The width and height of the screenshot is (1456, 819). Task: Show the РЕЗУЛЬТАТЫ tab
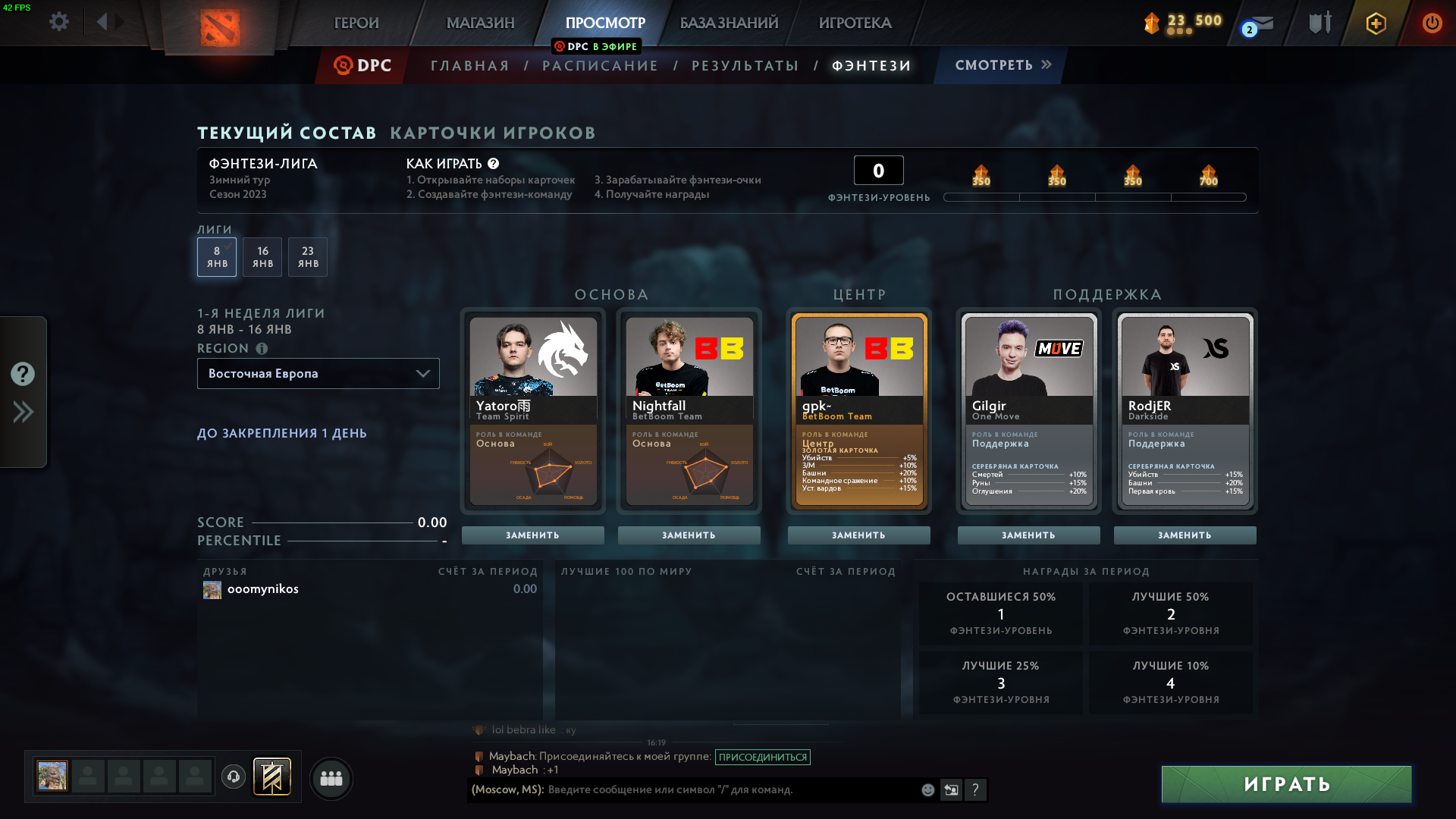(745, 66)
